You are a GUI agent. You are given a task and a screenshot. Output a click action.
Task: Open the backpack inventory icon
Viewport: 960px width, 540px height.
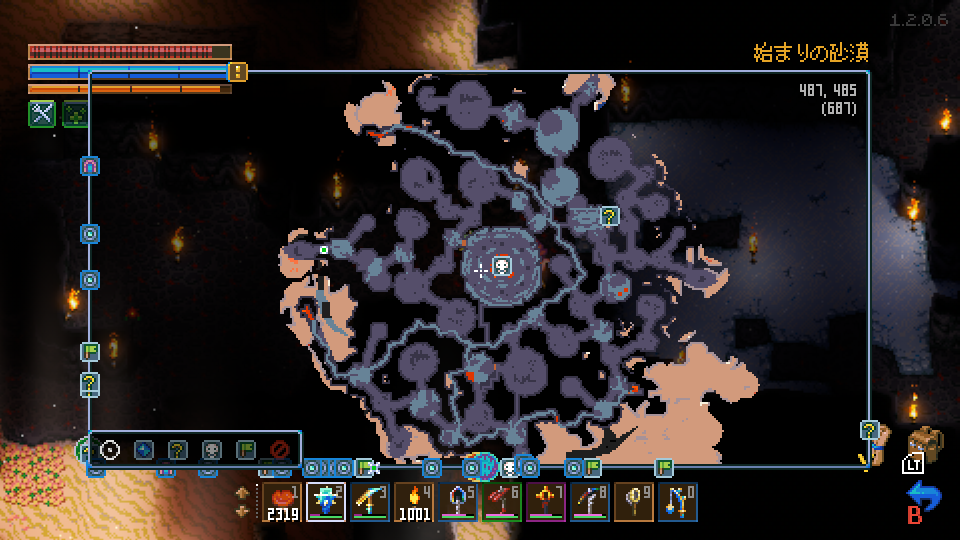[x=927, y=446]
